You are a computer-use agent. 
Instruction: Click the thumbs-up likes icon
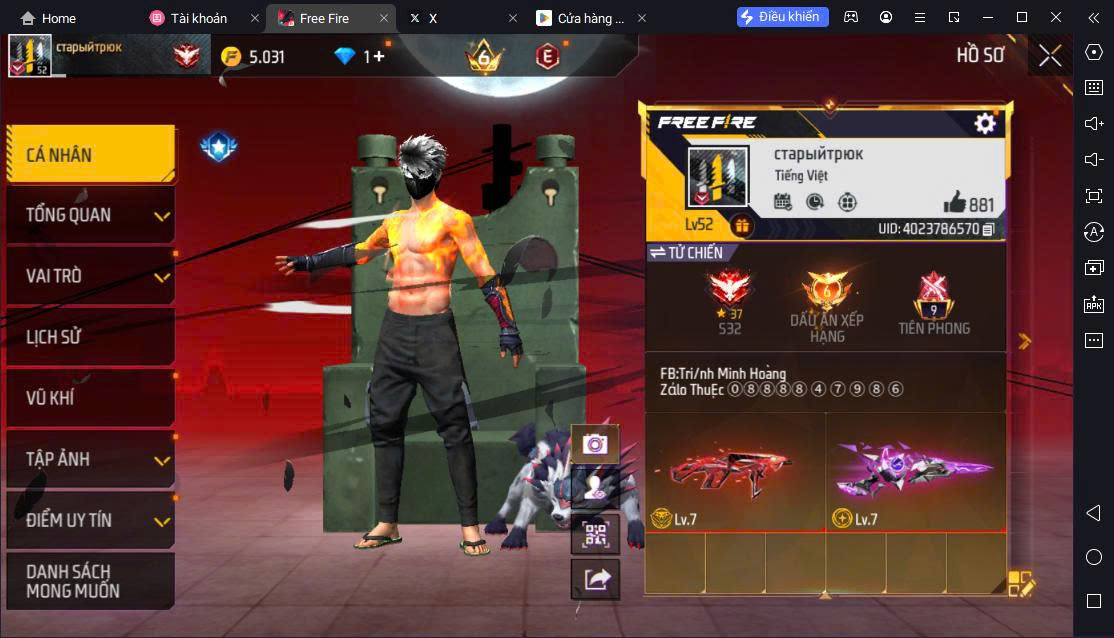[x=955, y=202]
